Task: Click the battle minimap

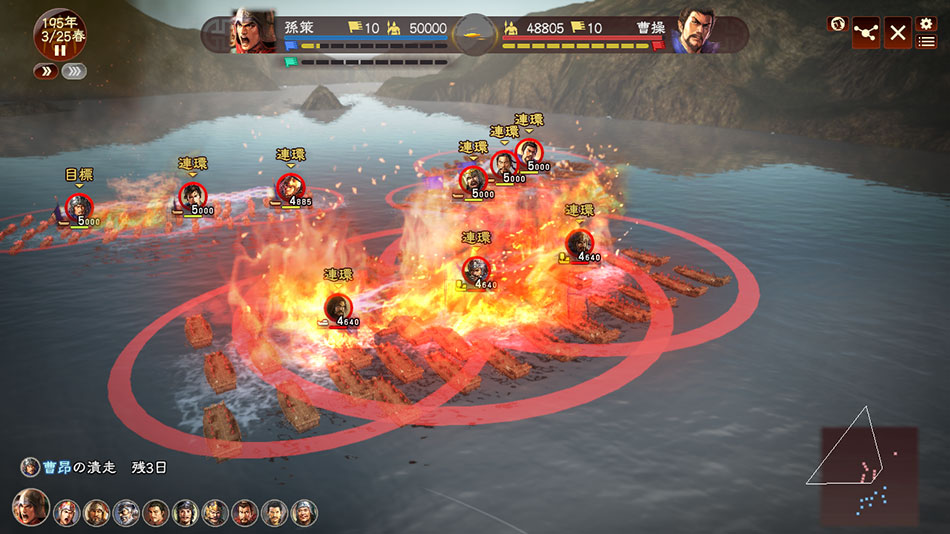Action: [x=868, y=475]
